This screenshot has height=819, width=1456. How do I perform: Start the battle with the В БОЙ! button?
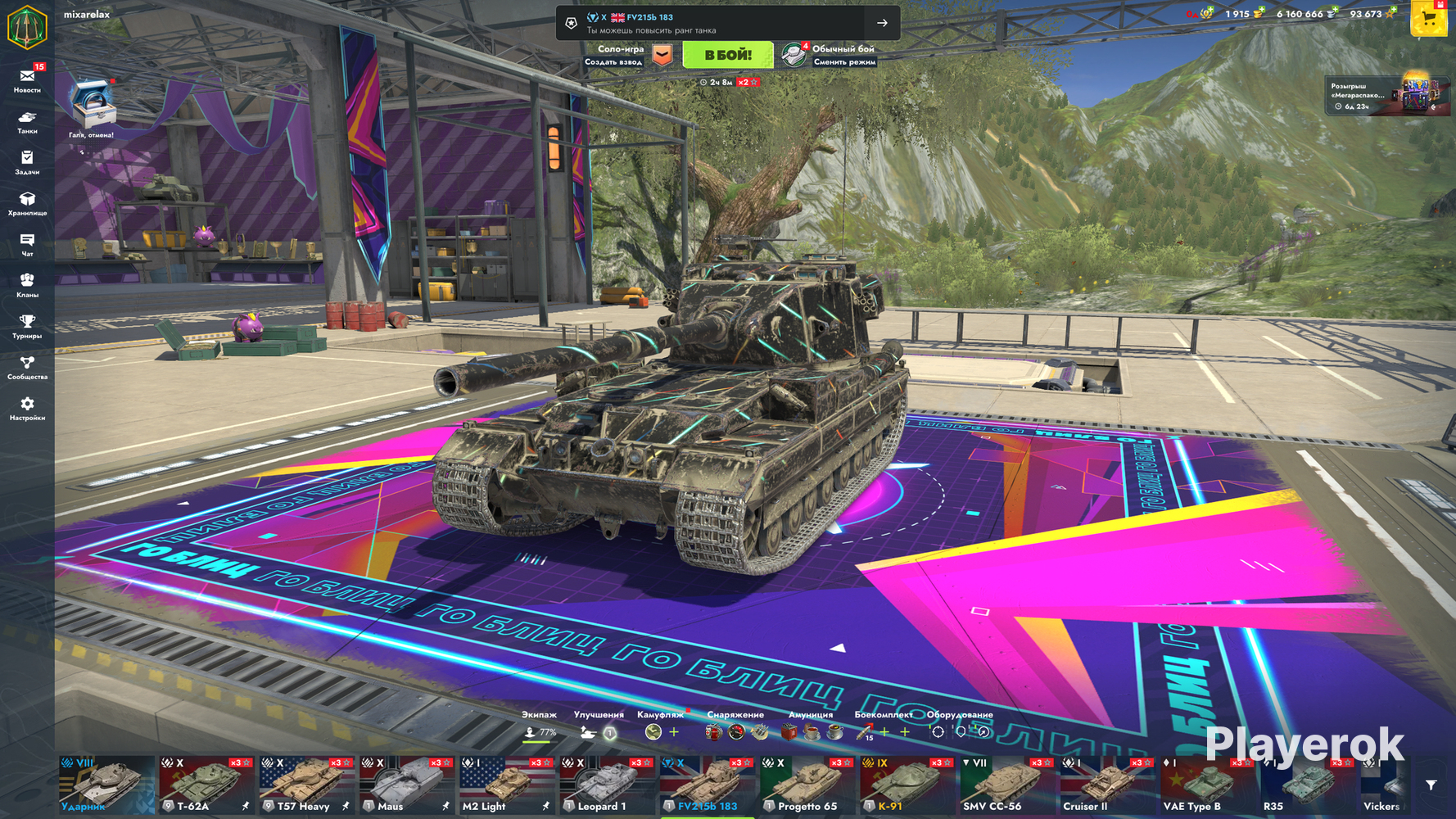727,55
